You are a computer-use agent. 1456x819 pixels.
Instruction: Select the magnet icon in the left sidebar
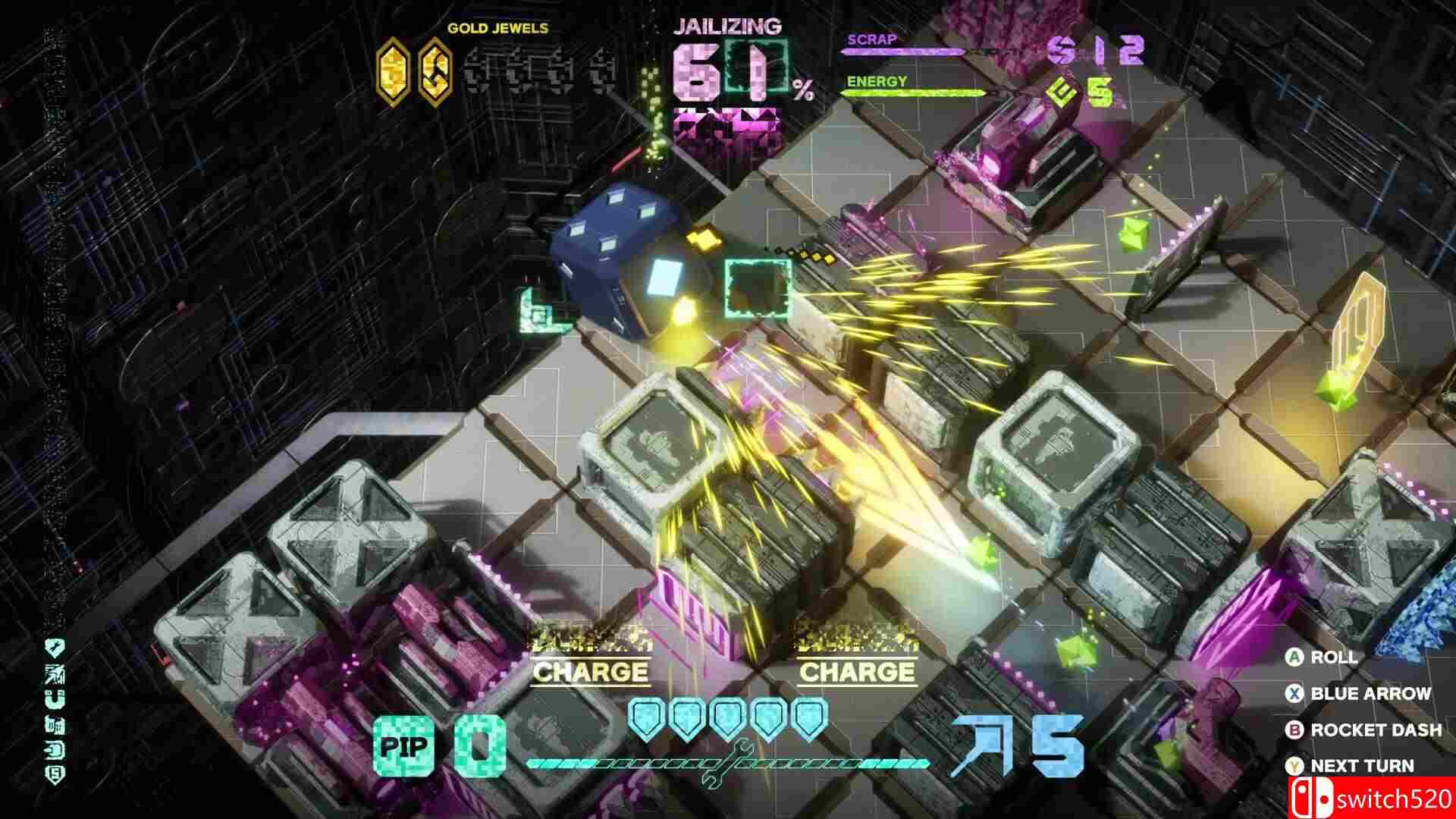click(54, 698)
